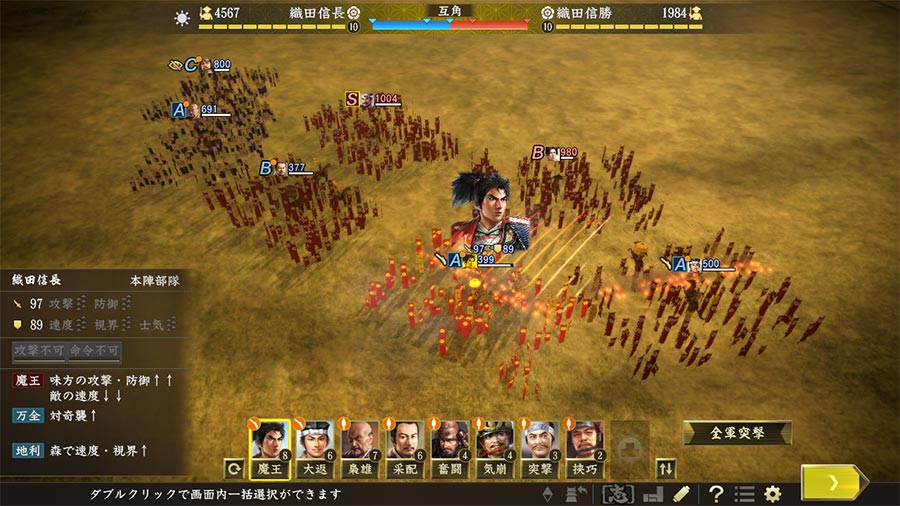Select the 挟巧 officer tactic card
This screenshot has width=900, height=506.
coord(585,449)
